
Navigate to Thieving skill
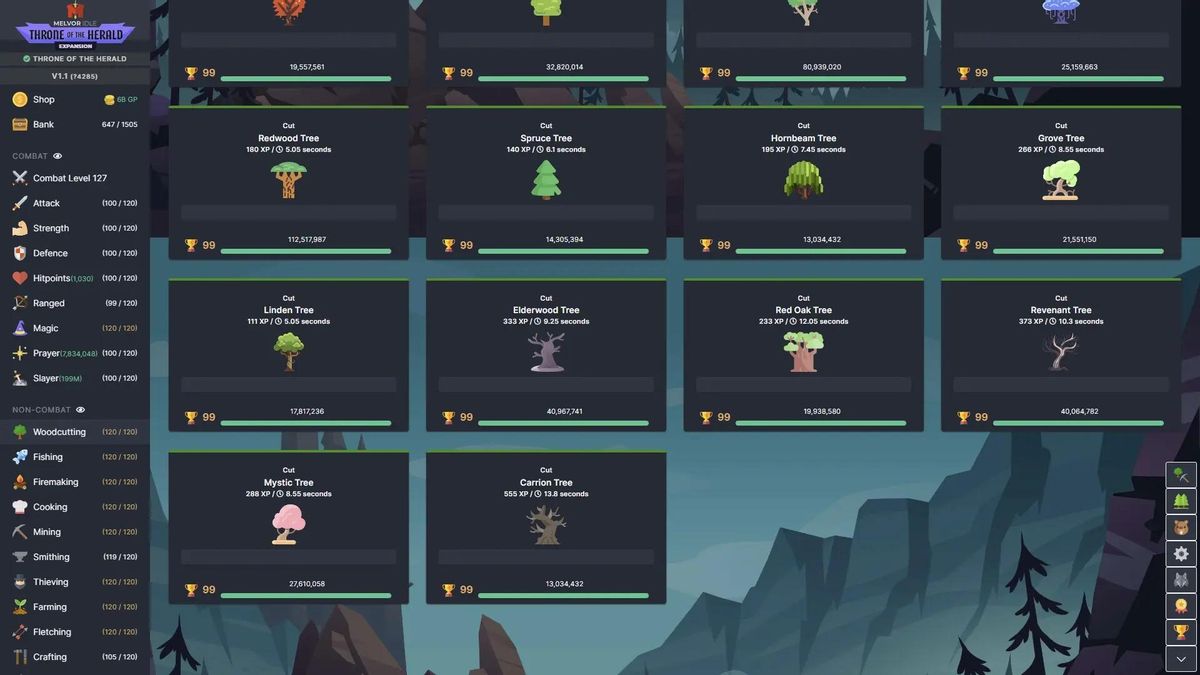point(51,582)
